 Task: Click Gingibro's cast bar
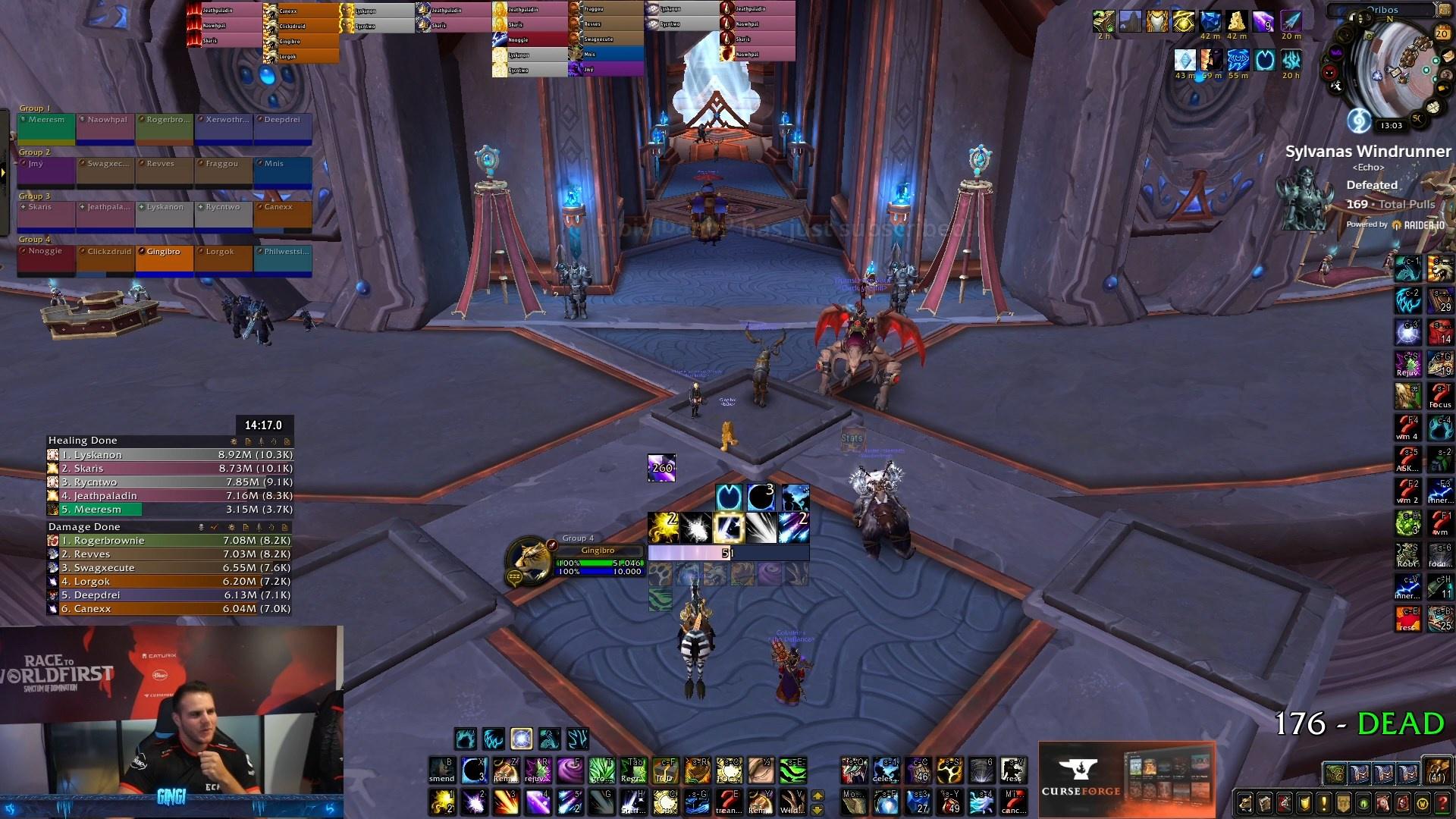point(728,554)
